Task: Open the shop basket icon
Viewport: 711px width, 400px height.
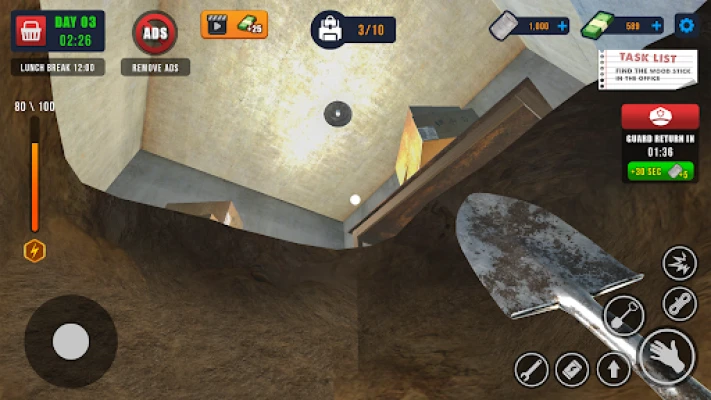Action: pyautogui.click(x=30, y=31)
